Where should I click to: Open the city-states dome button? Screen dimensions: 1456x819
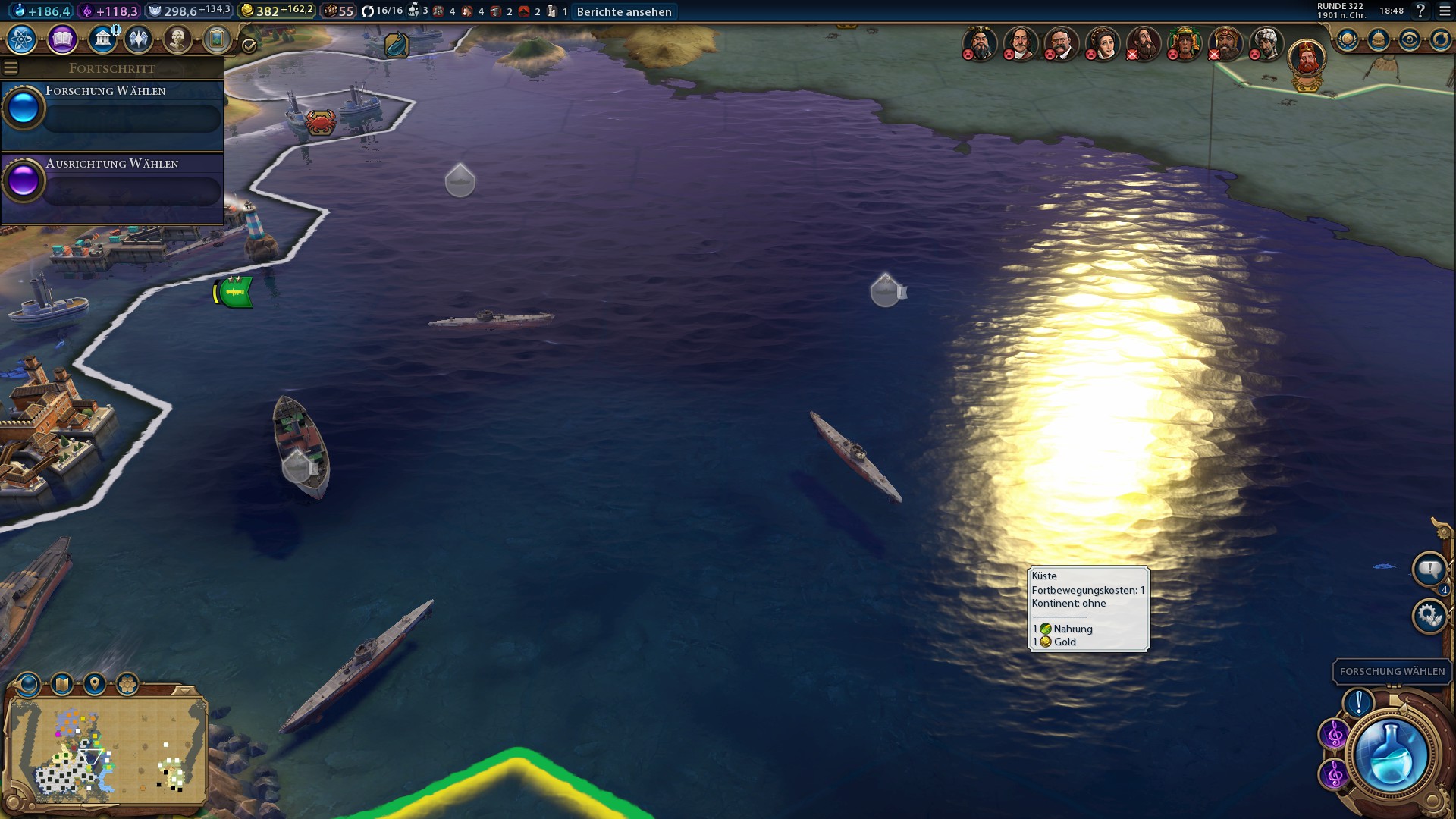click(1379, 39)
